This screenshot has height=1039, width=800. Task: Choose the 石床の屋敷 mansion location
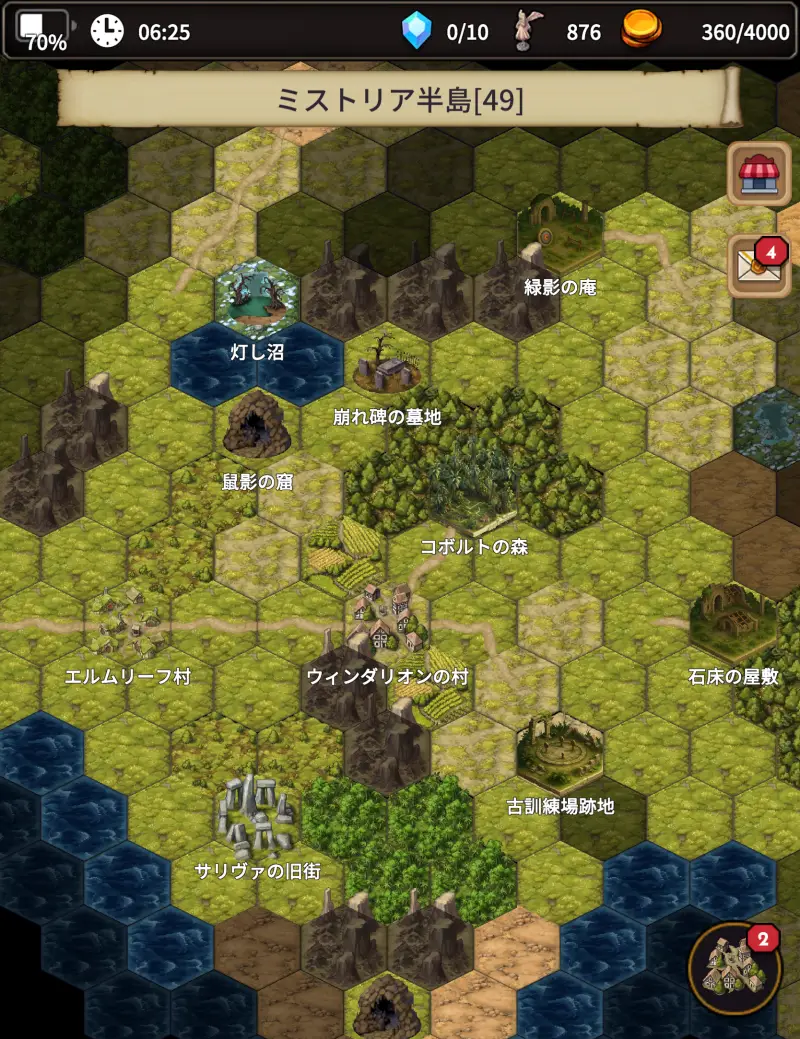[733, 621]
